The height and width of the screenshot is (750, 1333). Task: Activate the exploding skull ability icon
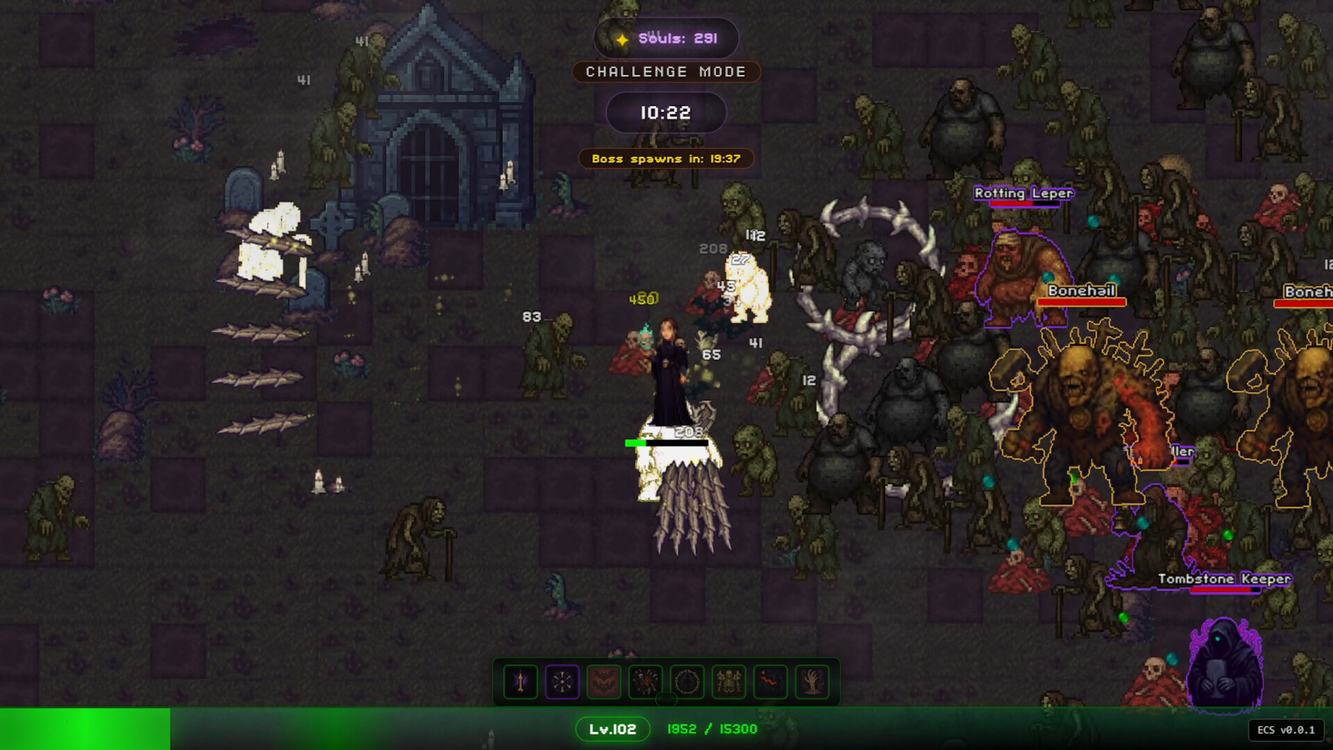point(644,681)
